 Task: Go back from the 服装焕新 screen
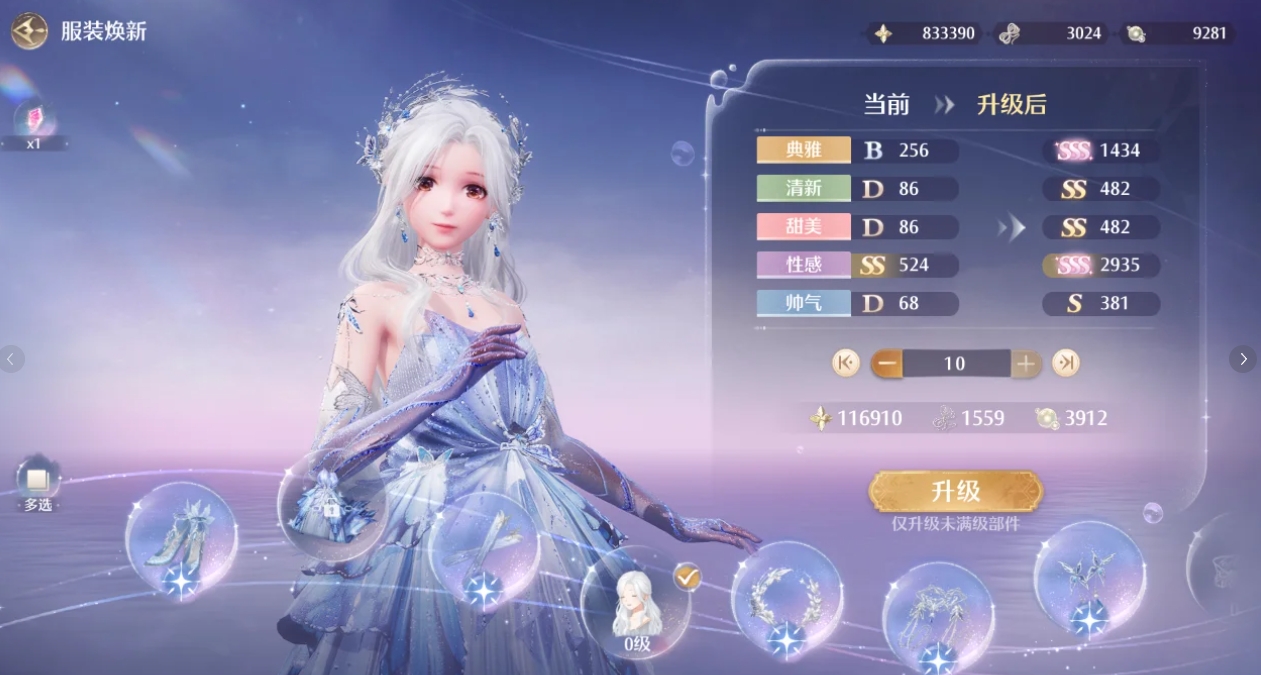[x=29, y=31]
